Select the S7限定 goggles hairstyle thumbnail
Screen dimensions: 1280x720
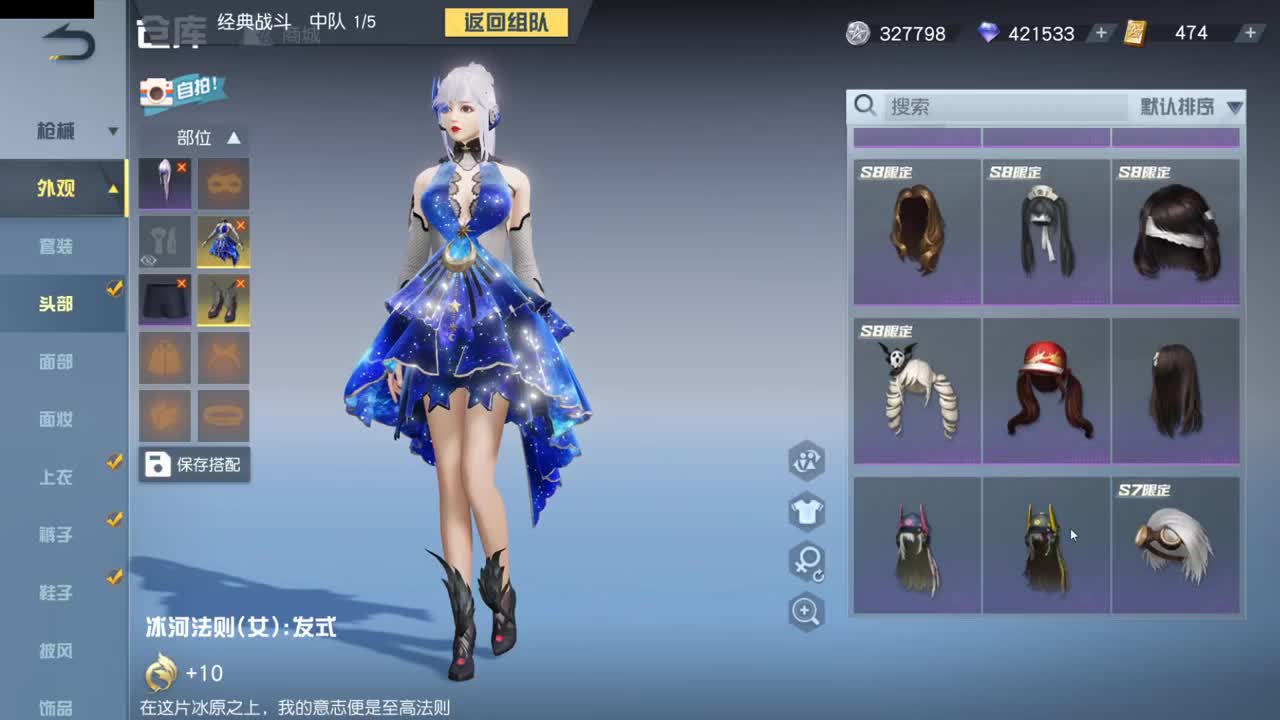[1176, 545]
